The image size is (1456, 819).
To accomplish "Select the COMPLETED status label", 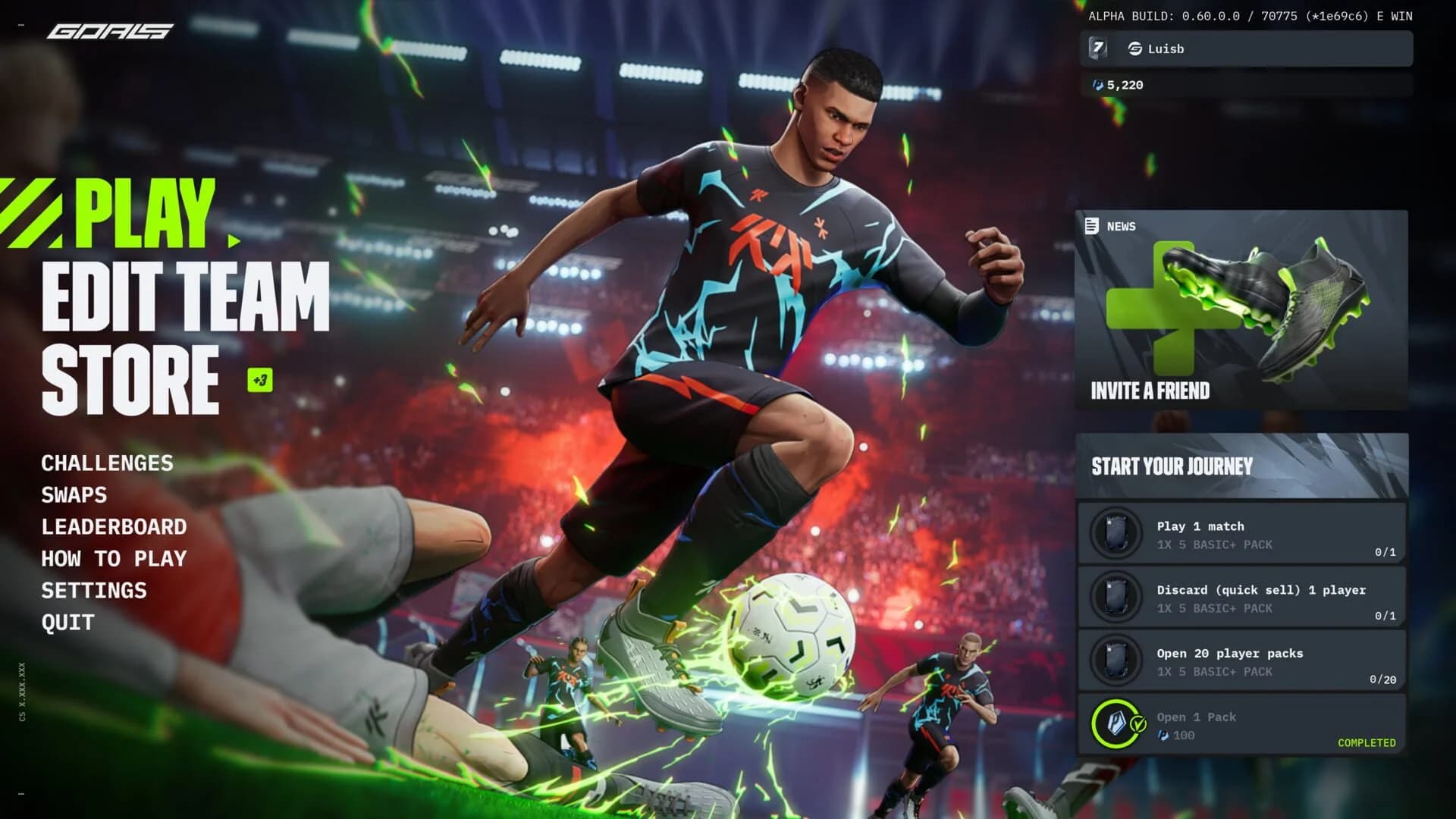I will coord(1366,744).
